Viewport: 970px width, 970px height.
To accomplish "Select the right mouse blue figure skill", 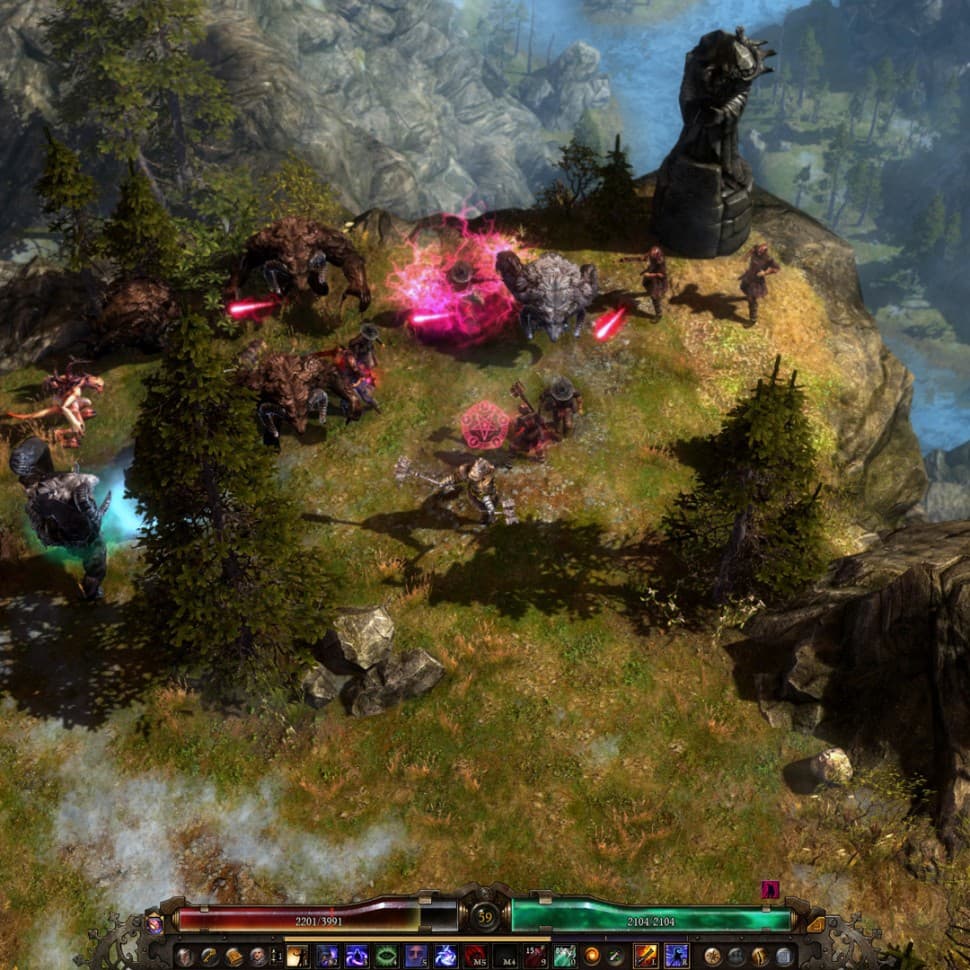I will (676, 956).
